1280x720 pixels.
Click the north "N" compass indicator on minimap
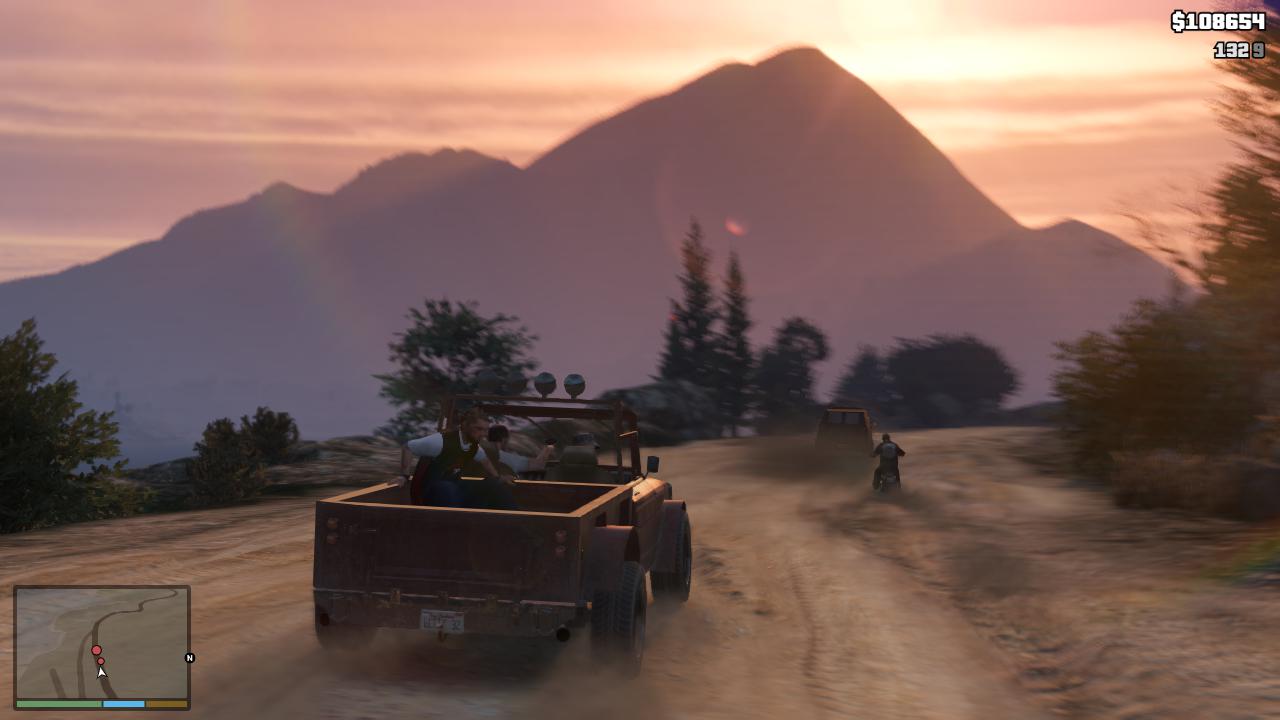pyautogui.click(x=190, y=658)
